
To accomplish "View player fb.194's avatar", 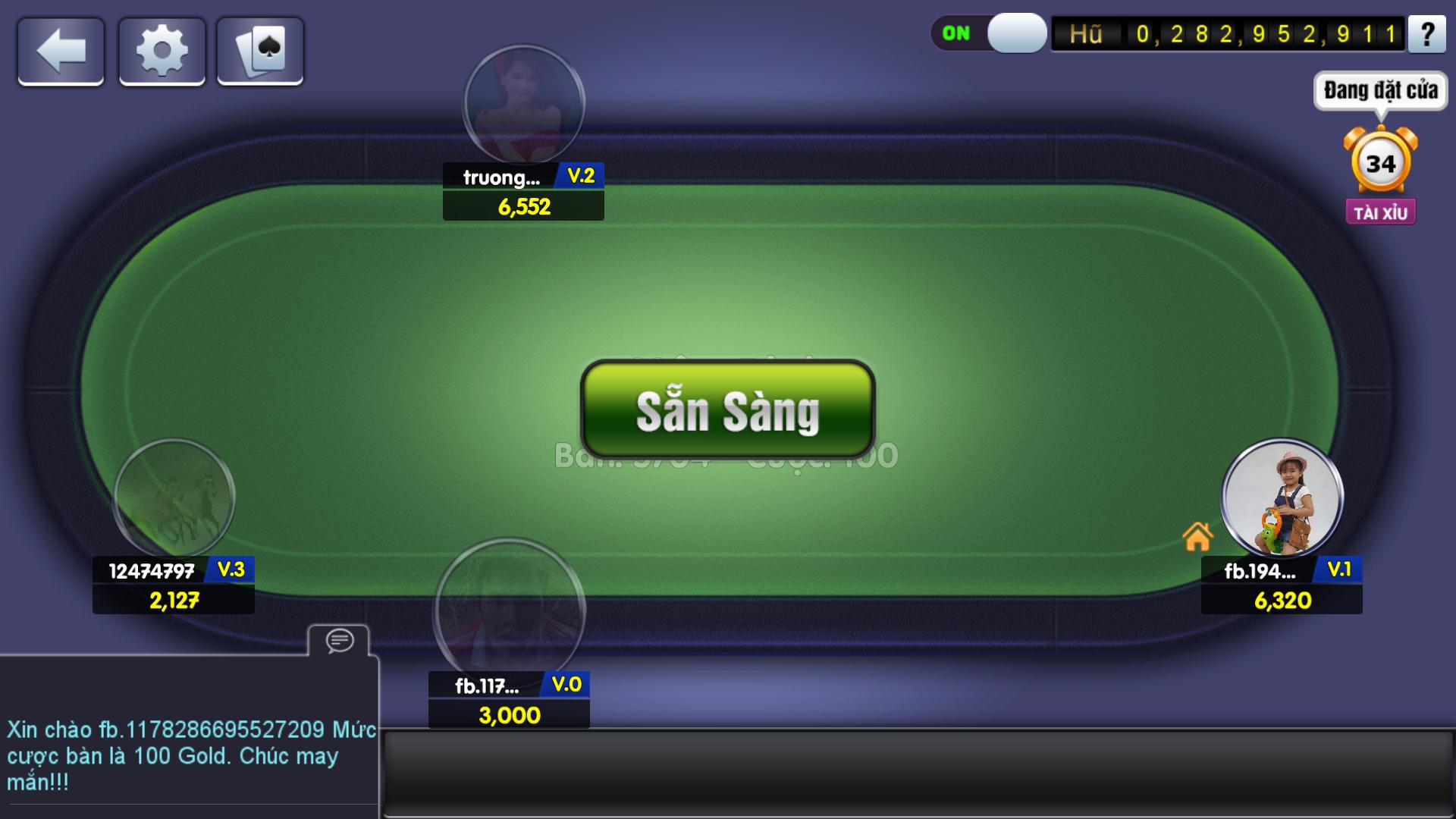I will click(1282, 498).
